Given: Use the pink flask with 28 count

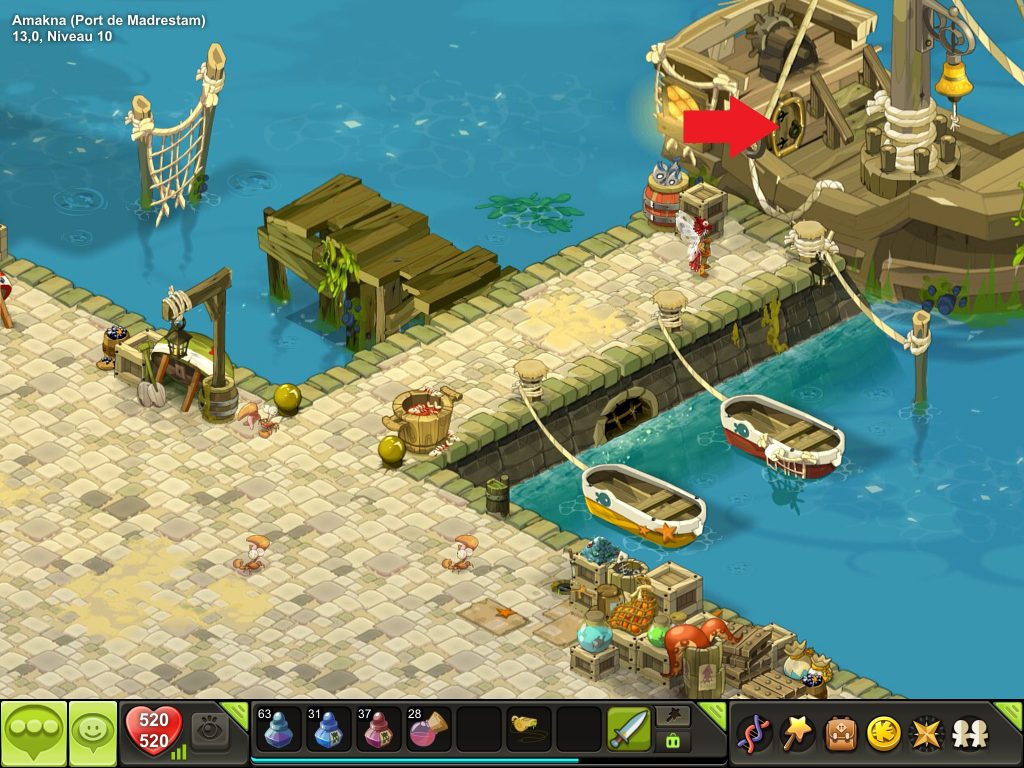Looking at the screenshot, I should pos(429,730).
